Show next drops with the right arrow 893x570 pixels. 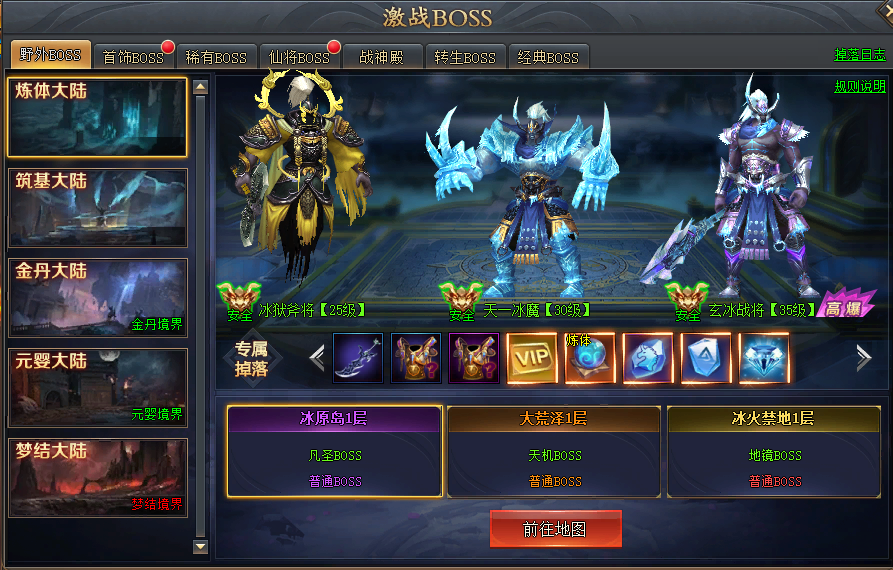pyautogui.click(x=864, y=358)
